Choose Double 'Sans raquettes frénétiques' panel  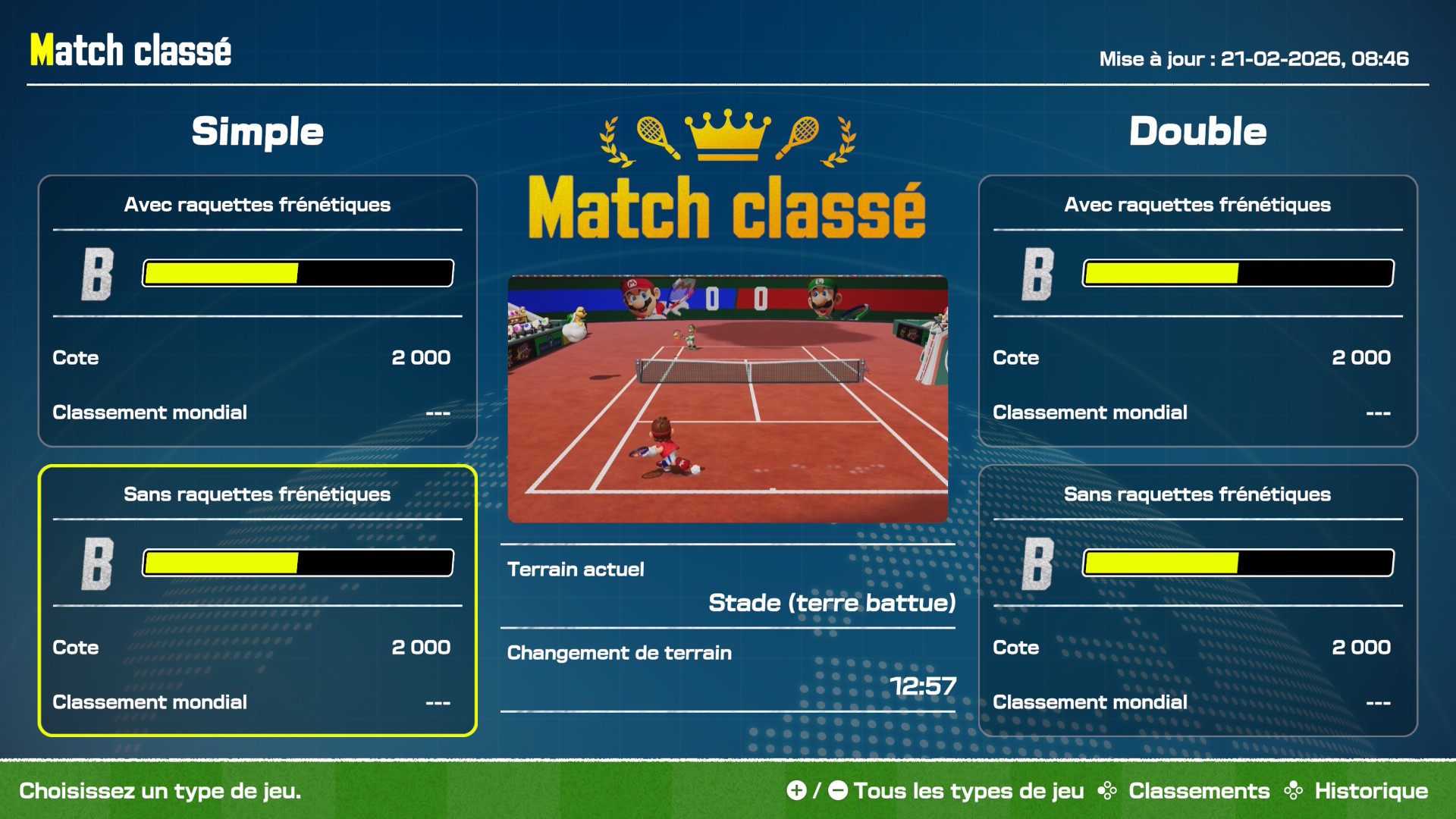(1197, 600)
